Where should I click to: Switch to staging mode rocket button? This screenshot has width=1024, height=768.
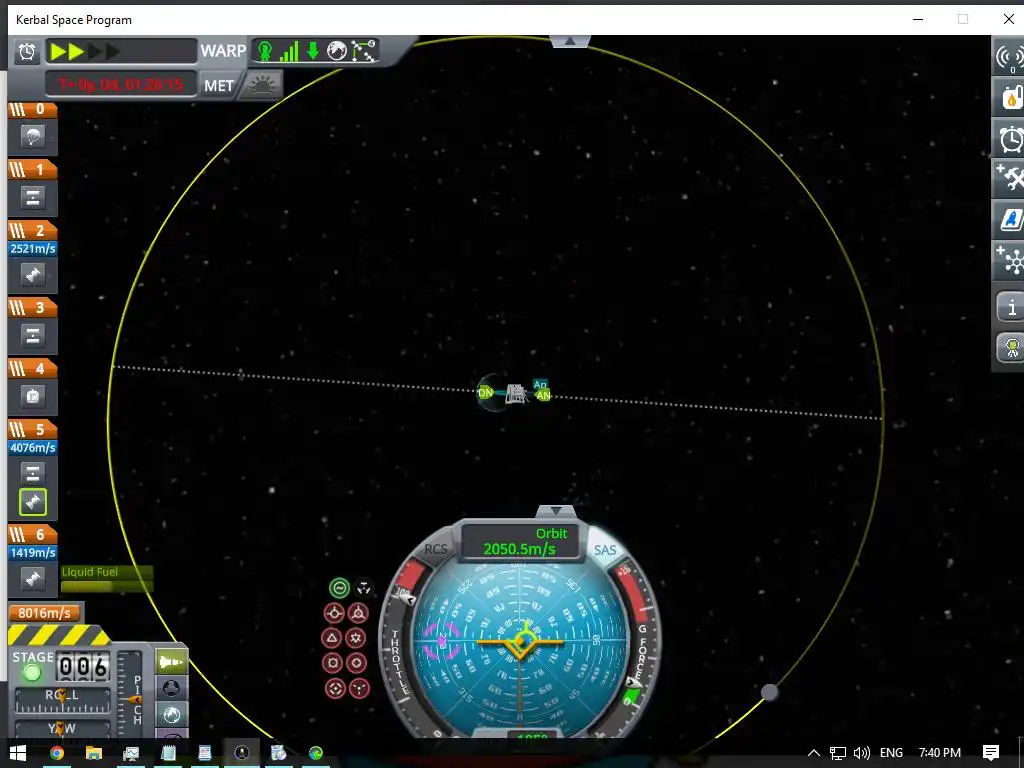click(172, 661)
